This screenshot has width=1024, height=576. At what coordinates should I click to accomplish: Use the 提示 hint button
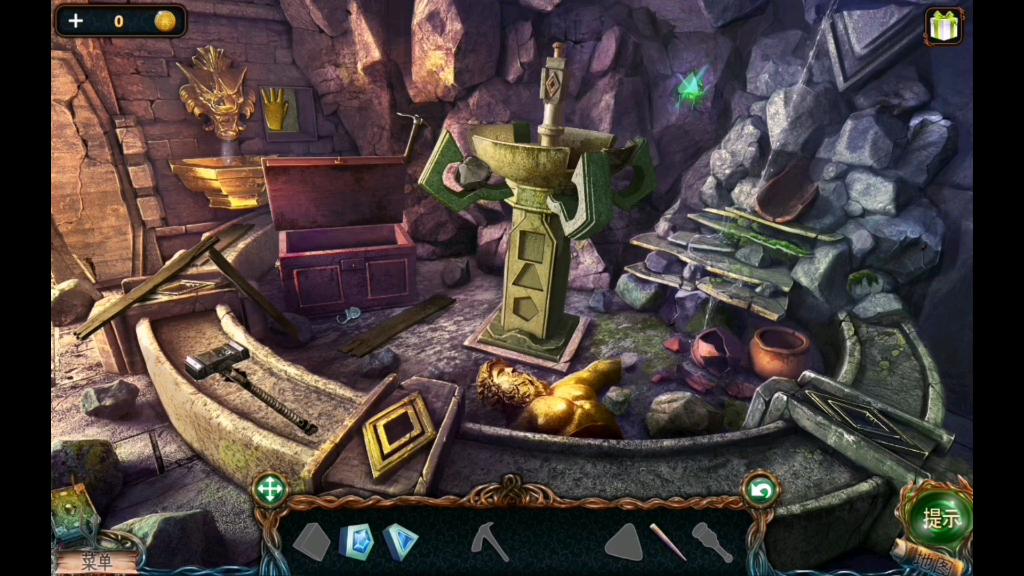(940, 517)
